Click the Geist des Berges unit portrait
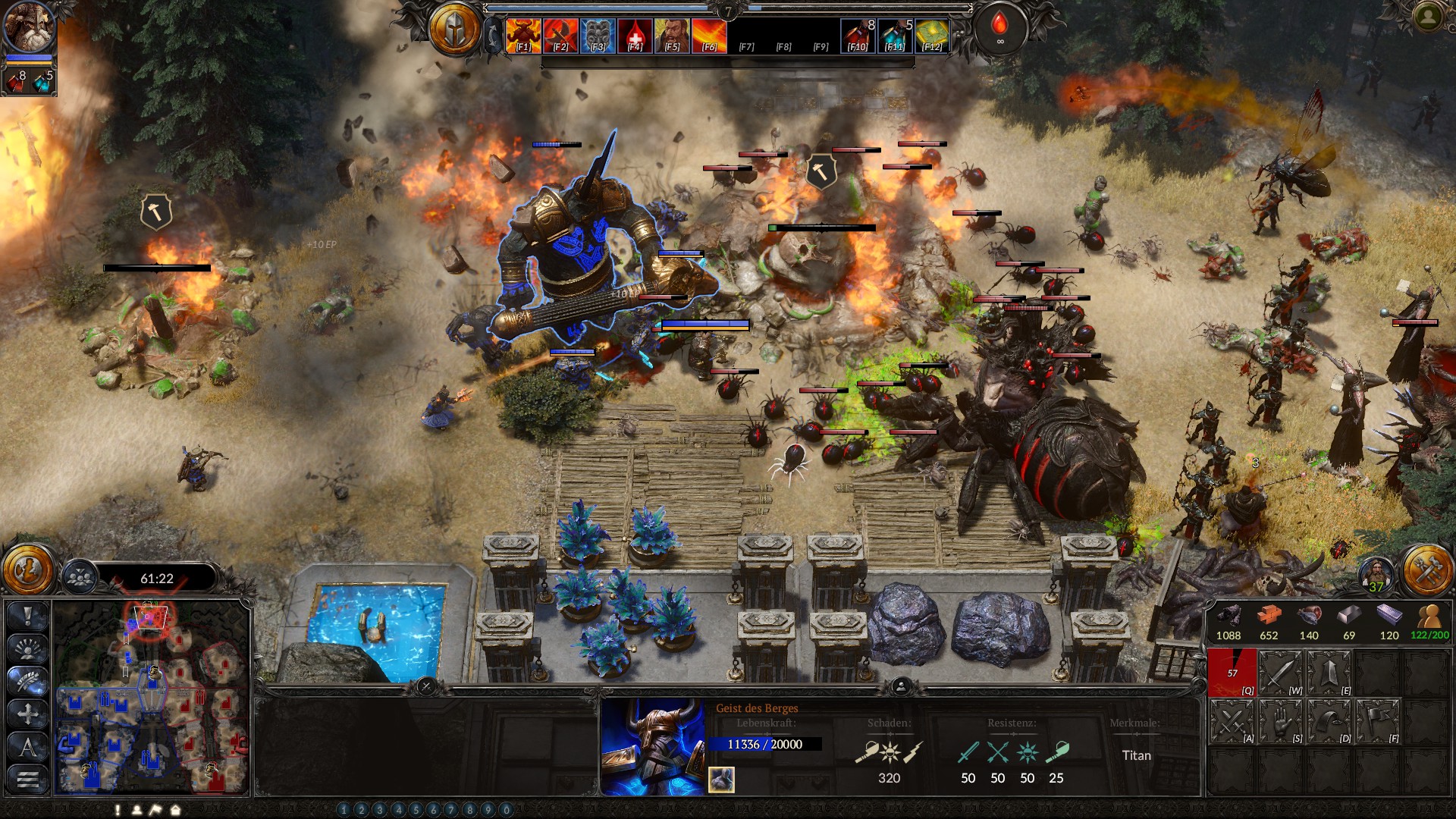 coord(652,747)
